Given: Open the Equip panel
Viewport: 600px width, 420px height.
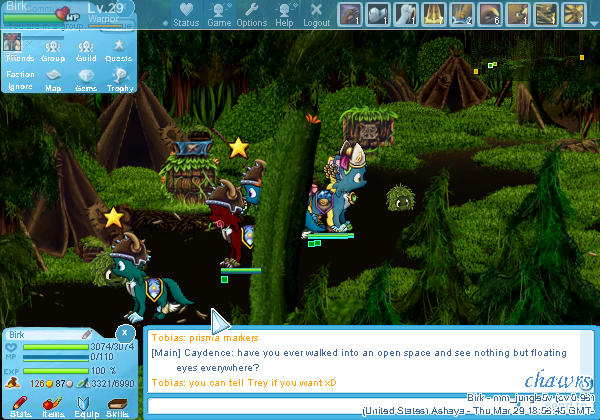Looking at the screenshot, I should (x=86, y=405).
